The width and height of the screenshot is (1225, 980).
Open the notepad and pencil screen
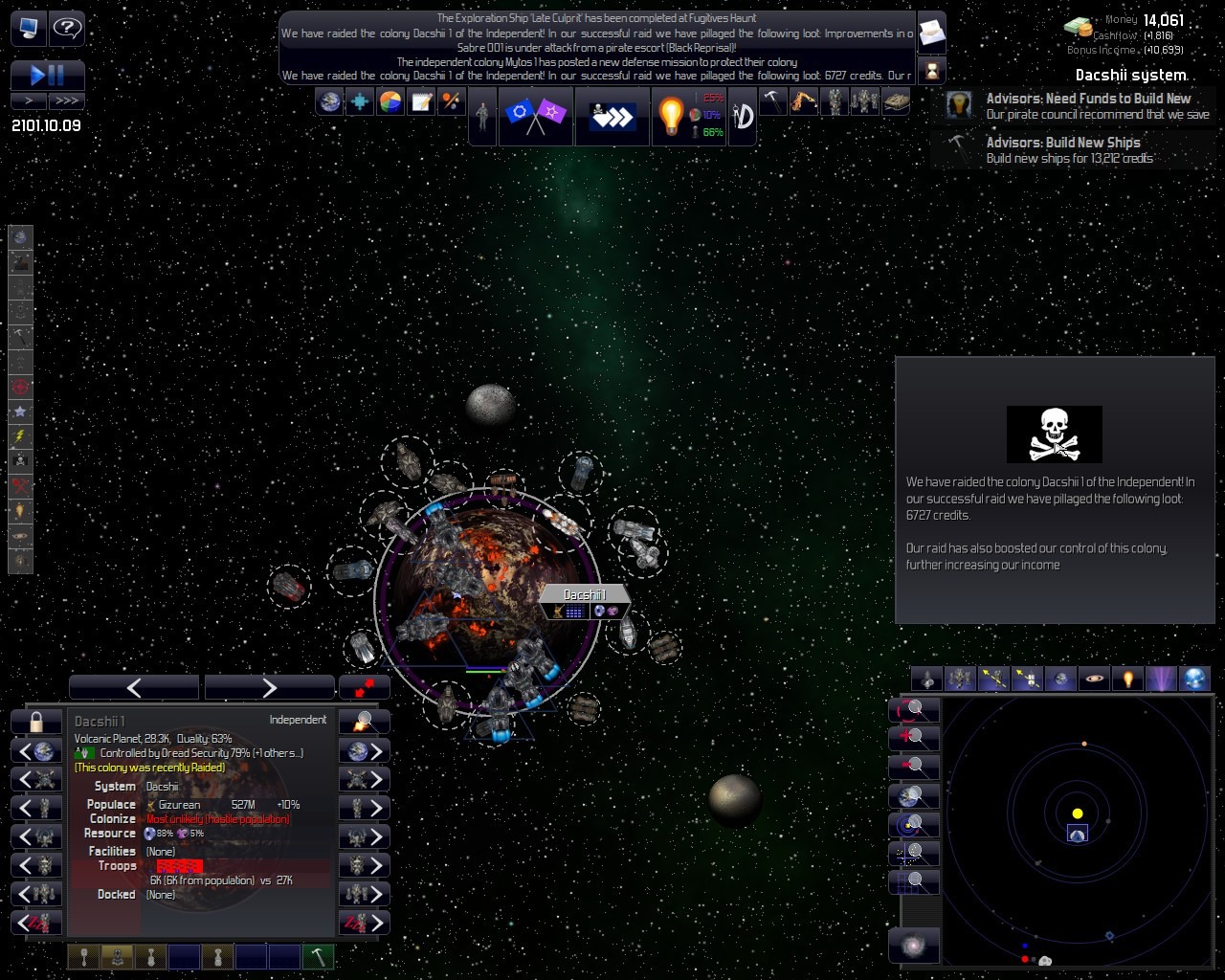421,101
